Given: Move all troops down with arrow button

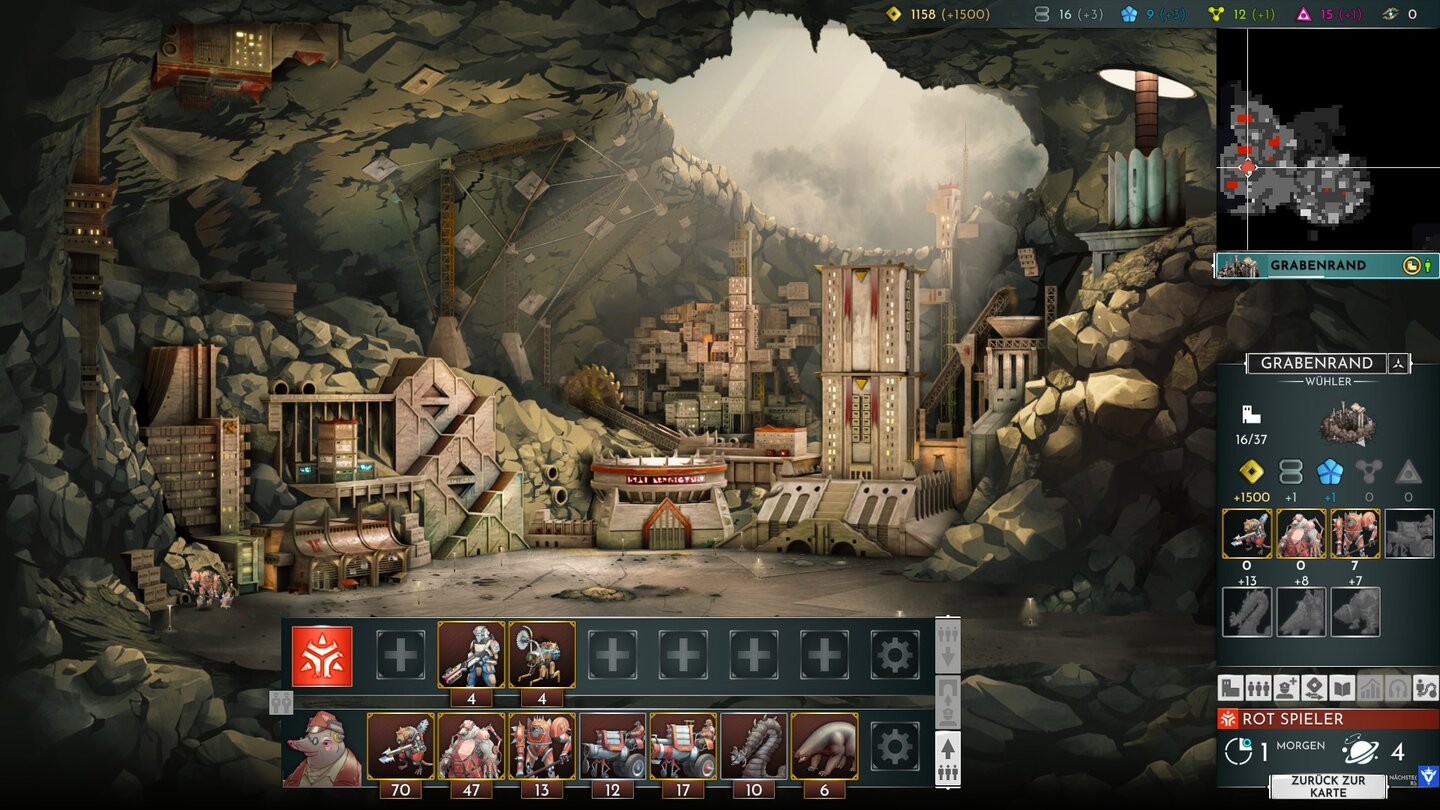Looking at the screenshot, I should 948,646.
